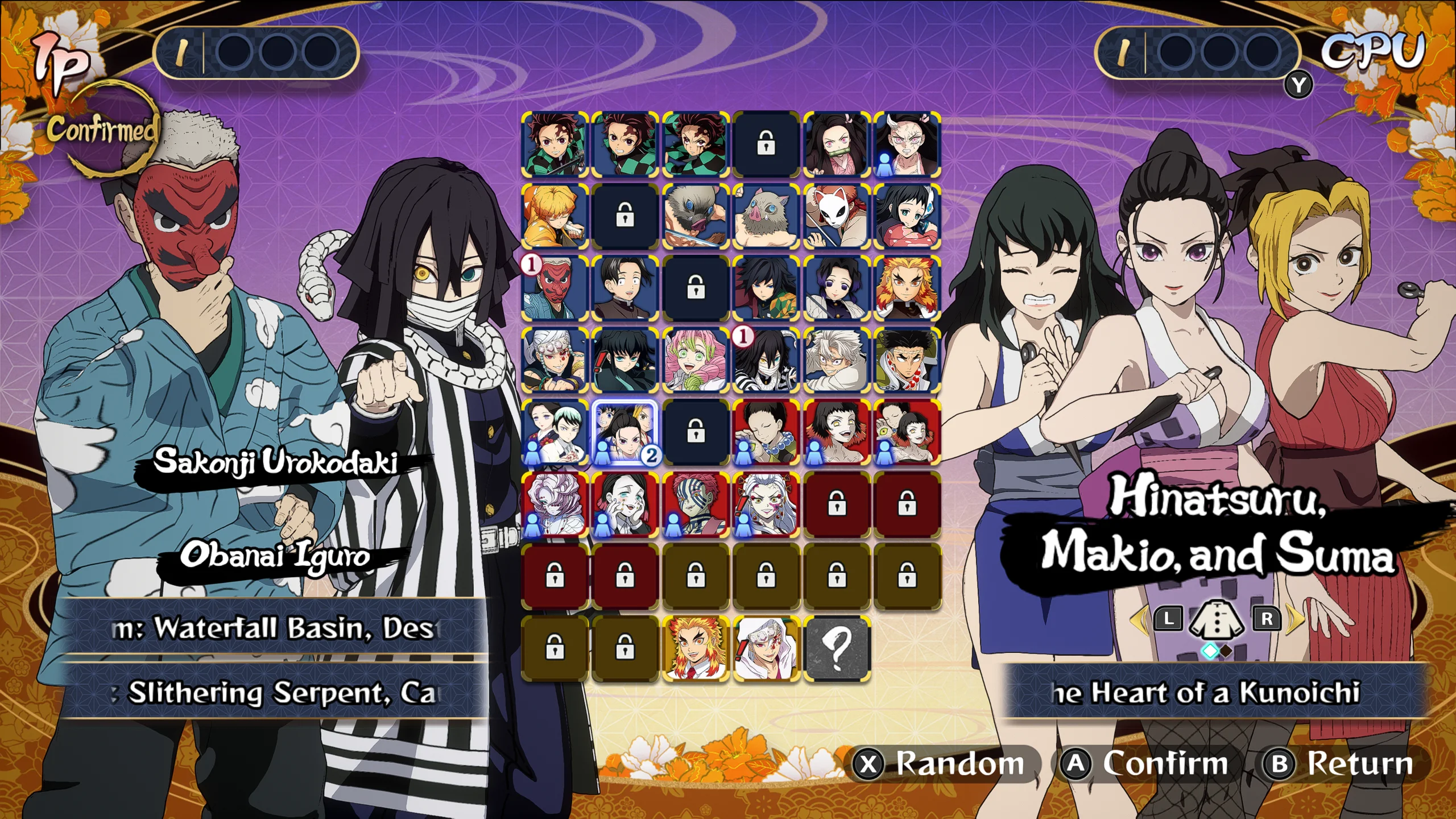Choose horned demon-form Nezuko portrait
The image size is (1456, 819).
tap(907, 144)
